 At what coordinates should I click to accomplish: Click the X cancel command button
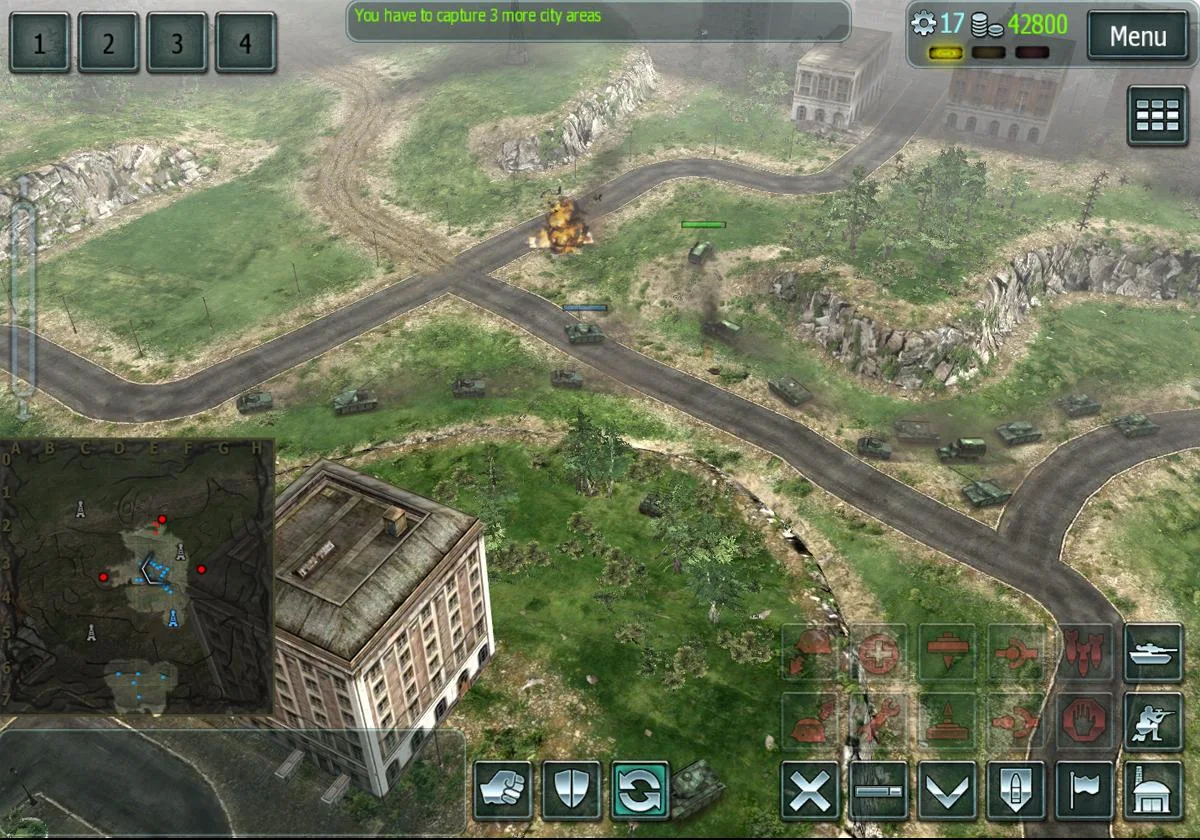[810, 791]
